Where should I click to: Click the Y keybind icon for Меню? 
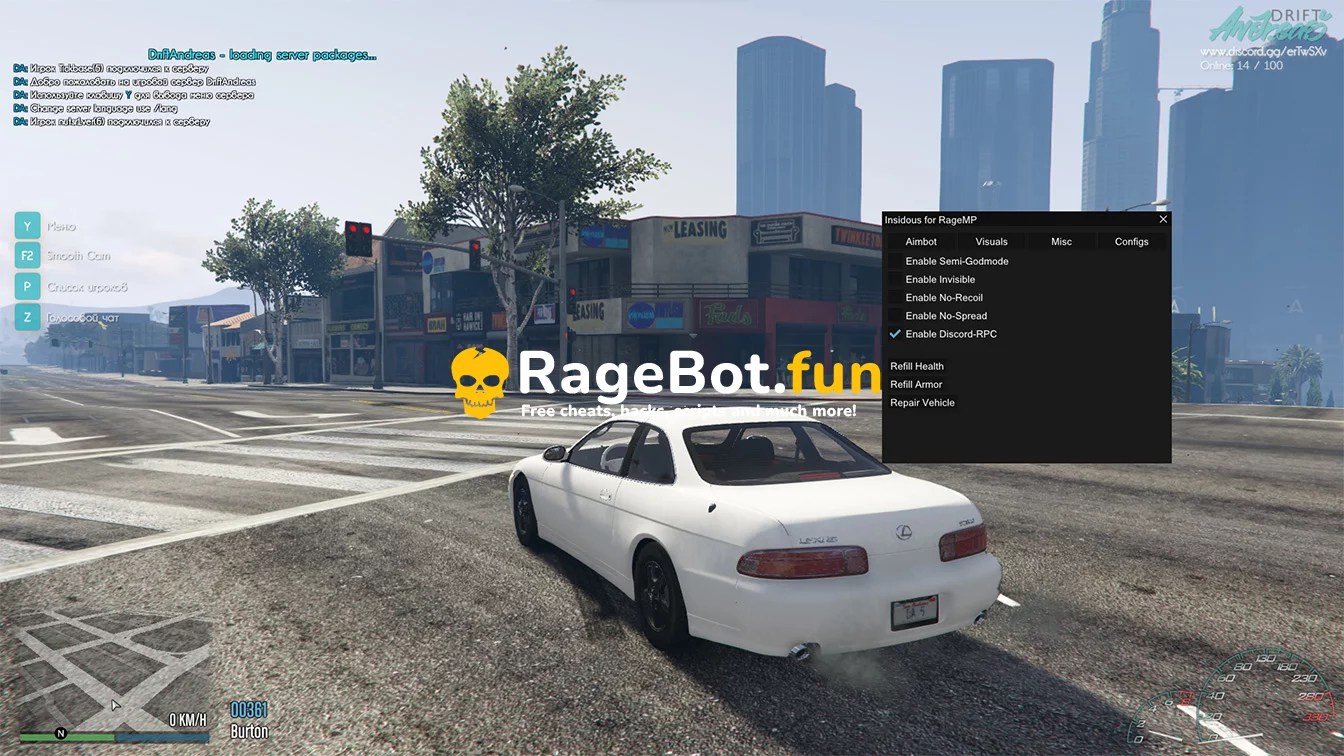[26, 225]
